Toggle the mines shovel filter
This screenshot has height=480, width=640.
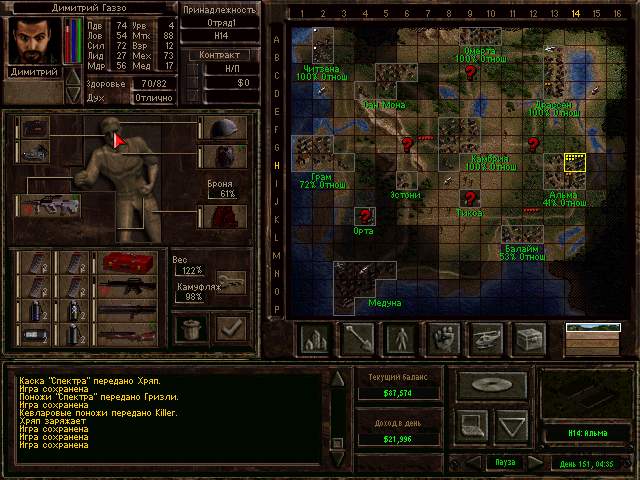point(359,340)
